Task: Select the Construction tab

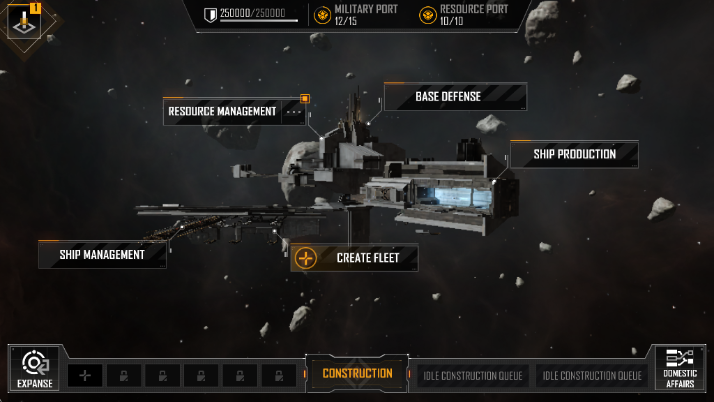Action: point(357,374)
